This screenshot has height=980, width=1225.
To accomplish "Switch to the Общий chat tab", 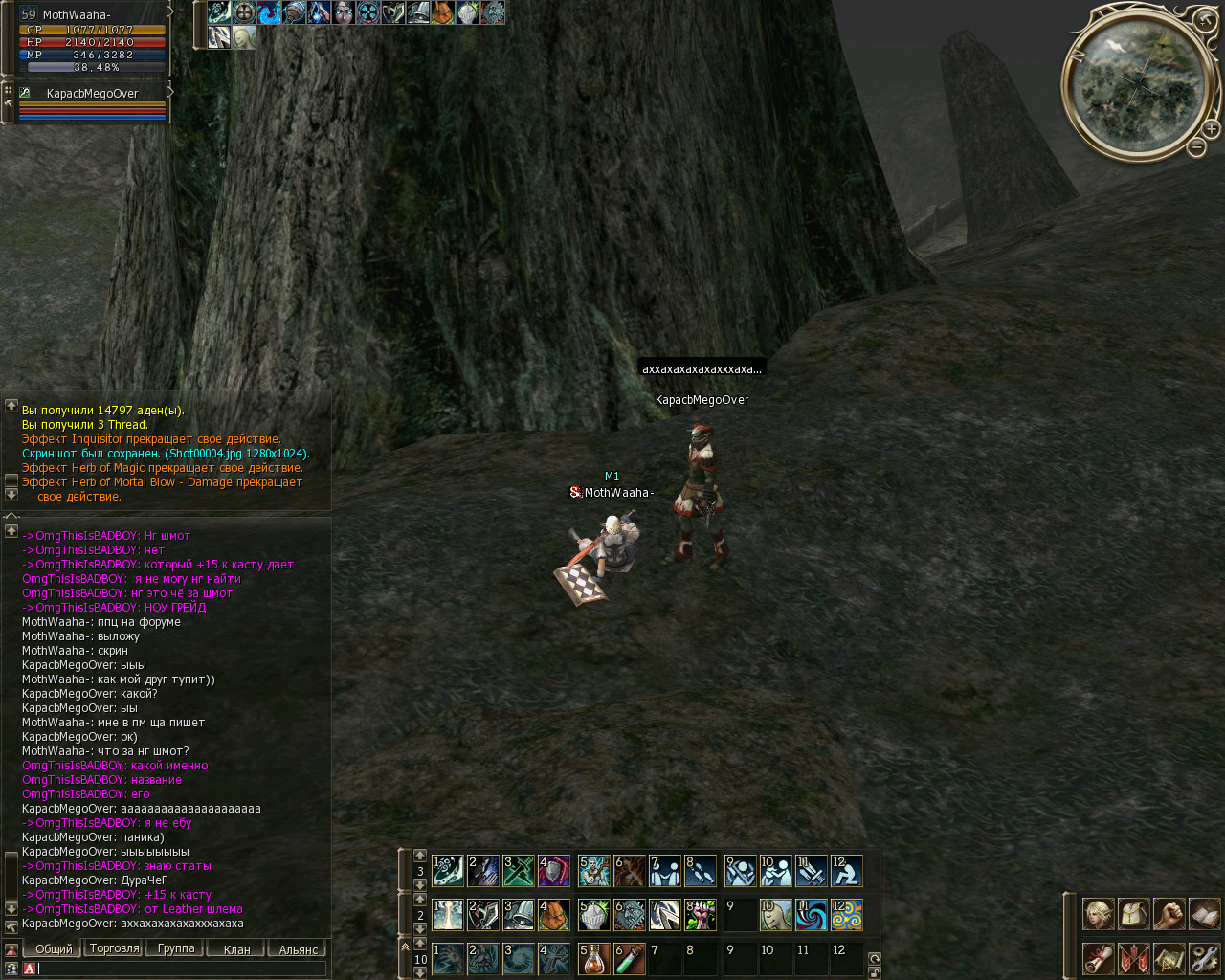I will pos(54,948).
